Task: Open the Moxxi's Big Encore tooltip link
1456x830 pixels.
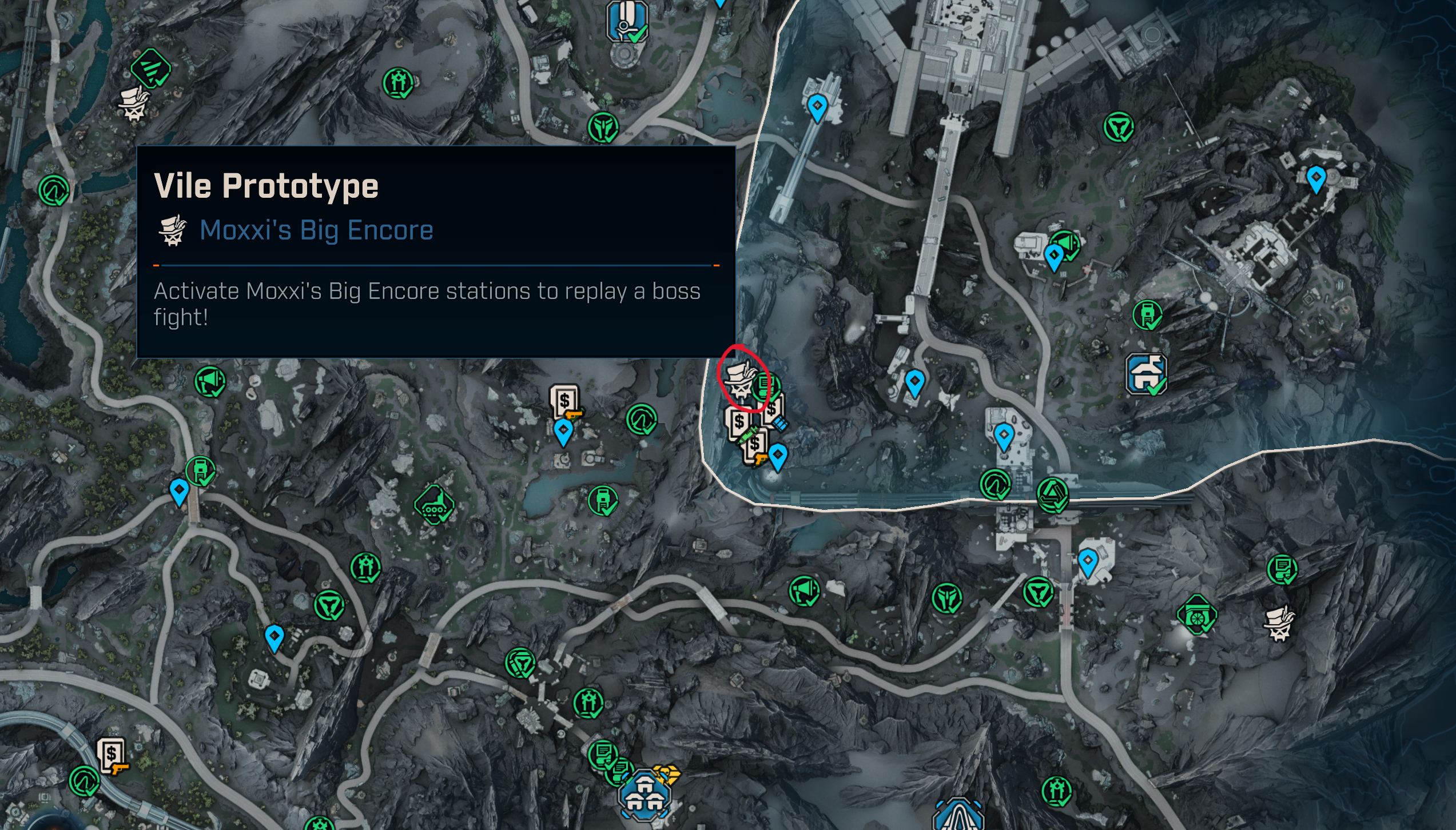Action: [x=316, y=230]
